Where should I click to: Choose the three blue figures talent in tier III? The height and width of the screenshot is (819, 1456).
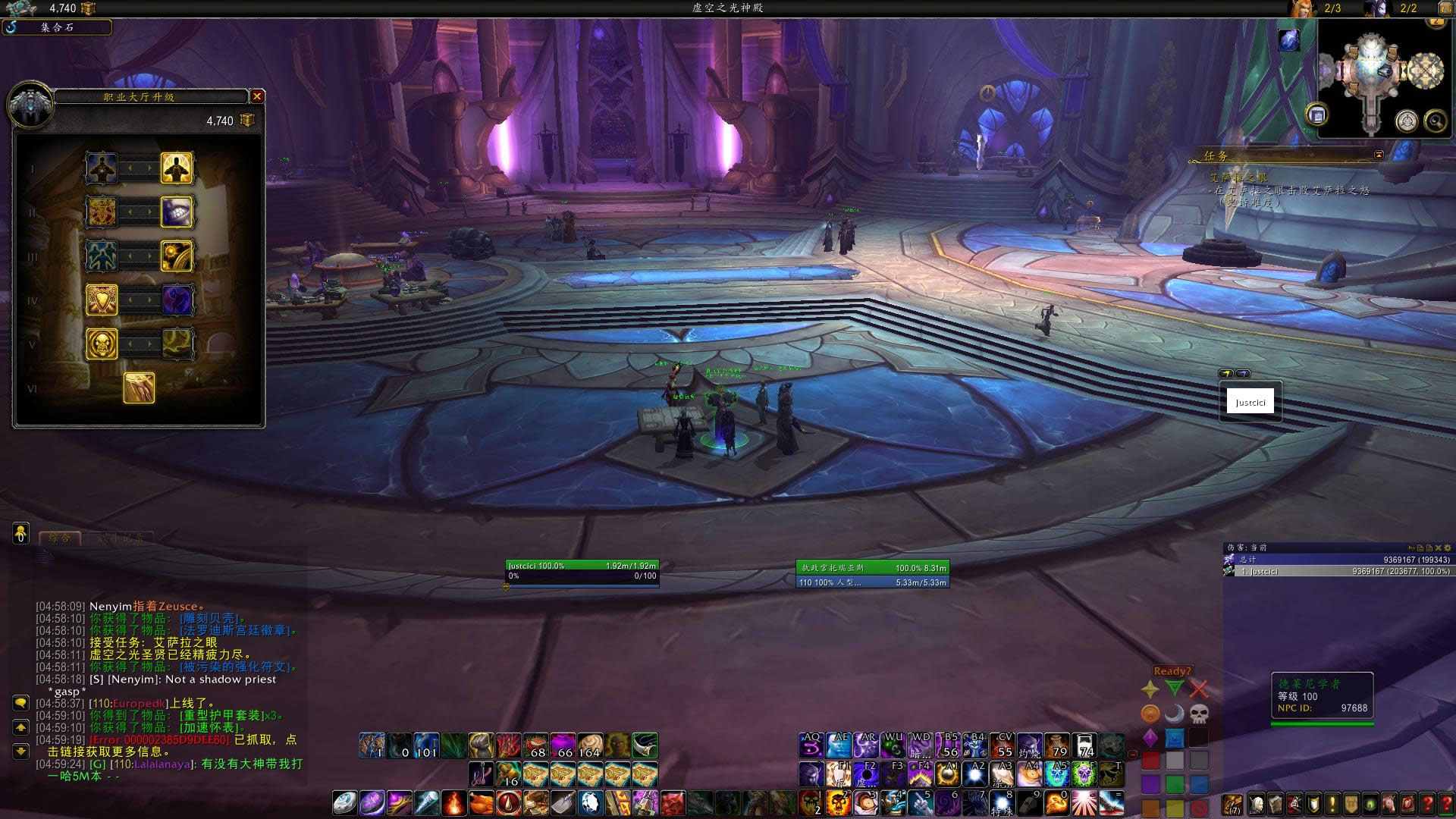click(x=102, y=256)
